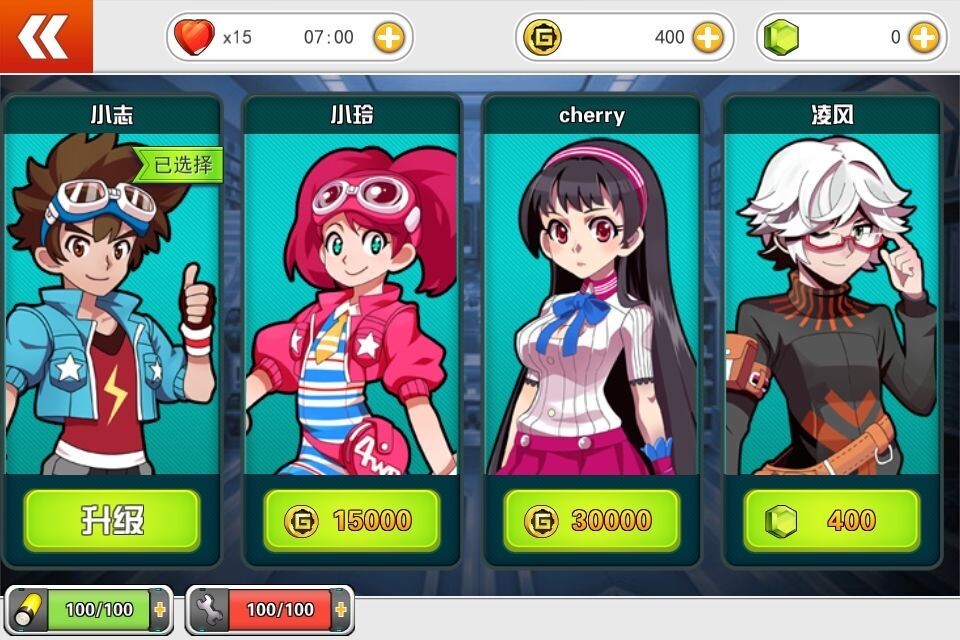Select the 小玲 character card
The height and width of the screenshot is (640, 960).
352,300
